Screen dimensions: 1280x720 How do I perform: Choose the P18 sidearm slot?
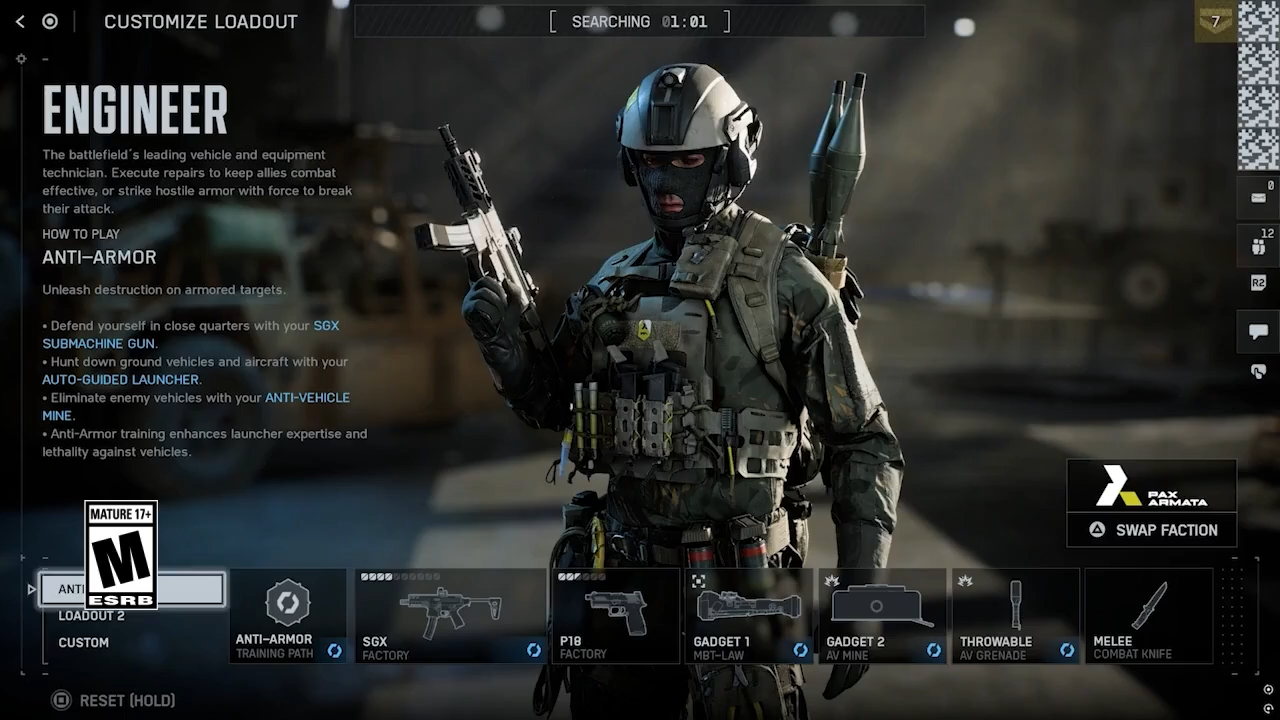coord(615,616)
